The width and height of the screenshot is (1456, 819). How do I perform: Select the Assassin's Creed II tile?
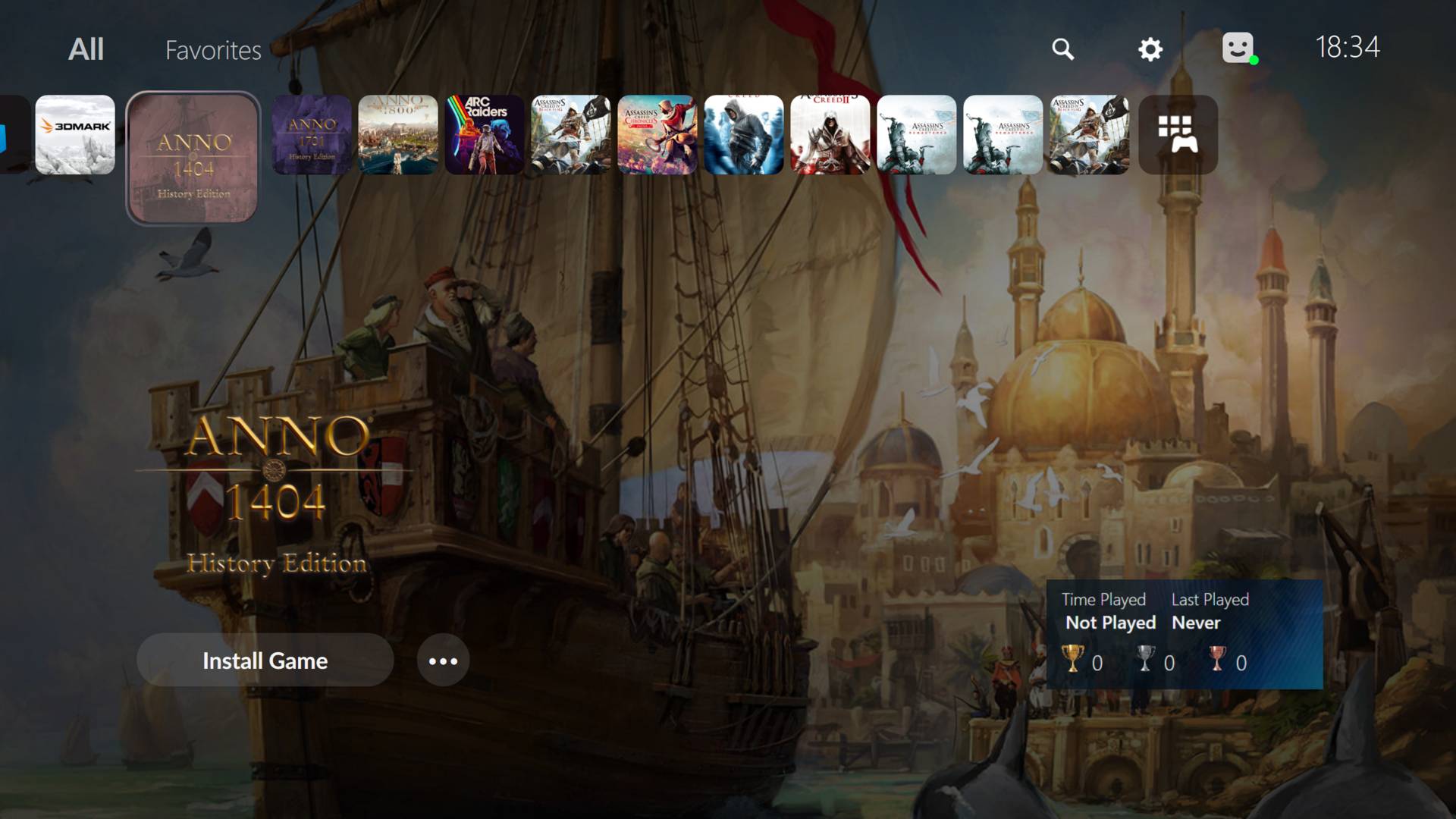pyautogui.click(x=830, y=133)
